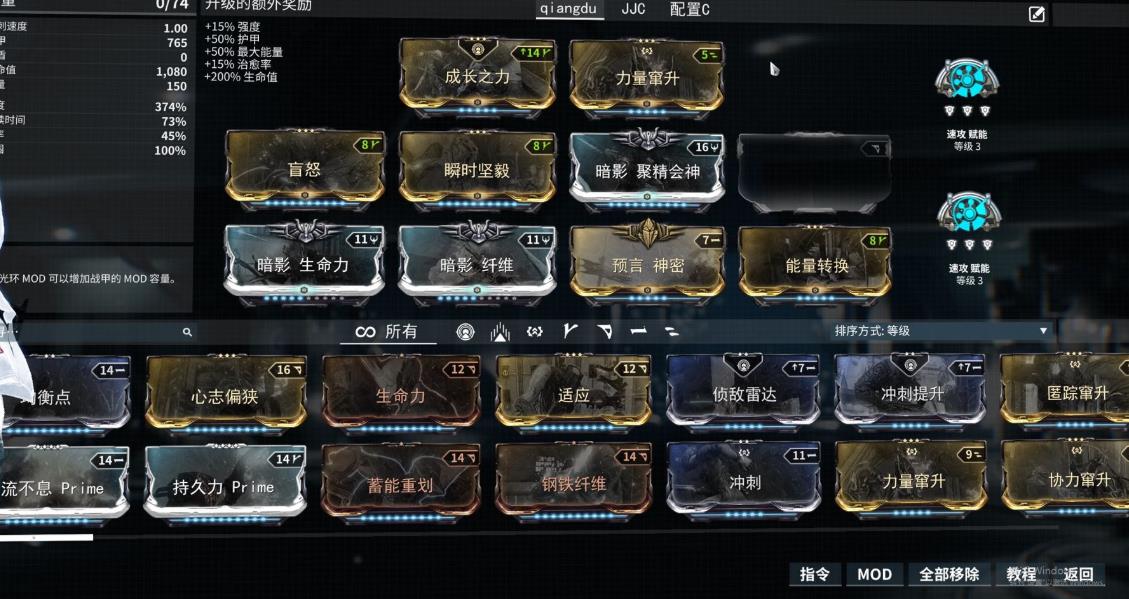The image size is (1129, 599).
Task: Open the 排序方式 sort dropdown
Action: click(x=942, y=331)
